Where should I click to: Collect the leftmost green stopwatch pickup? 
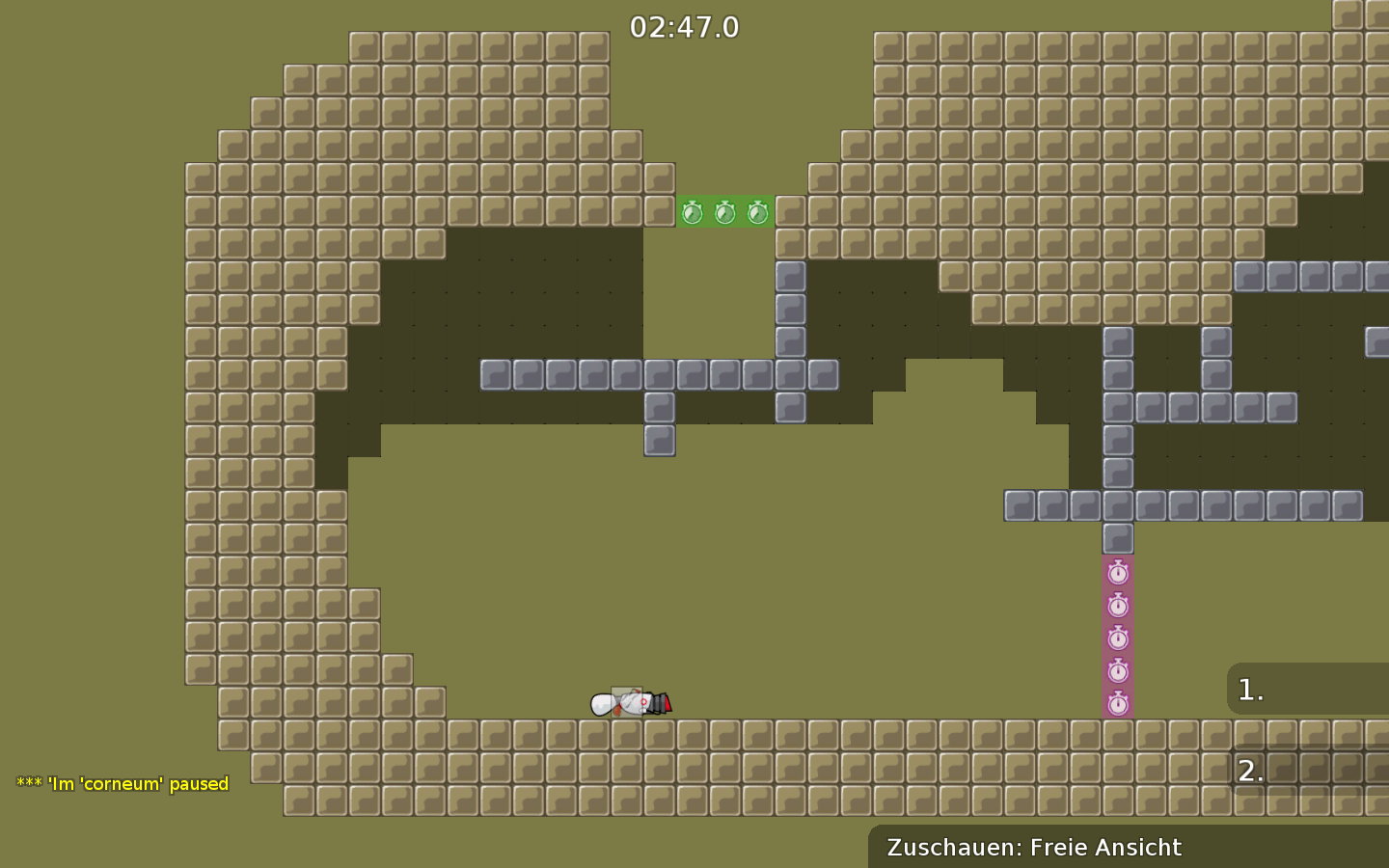(x=693, y=212)
